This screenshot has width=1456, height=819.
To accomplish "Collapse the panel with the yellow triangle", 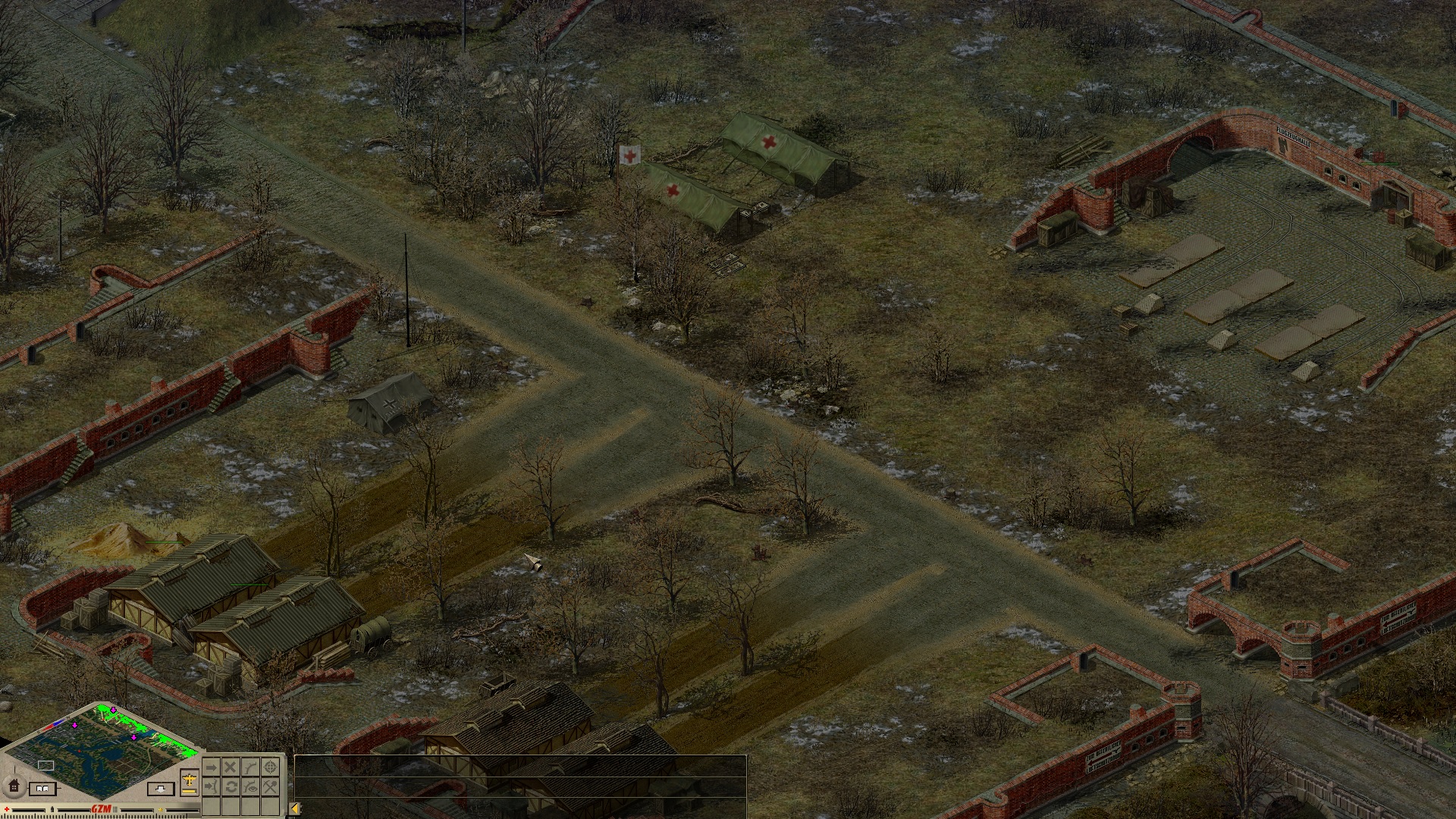I will coord(295,808).
